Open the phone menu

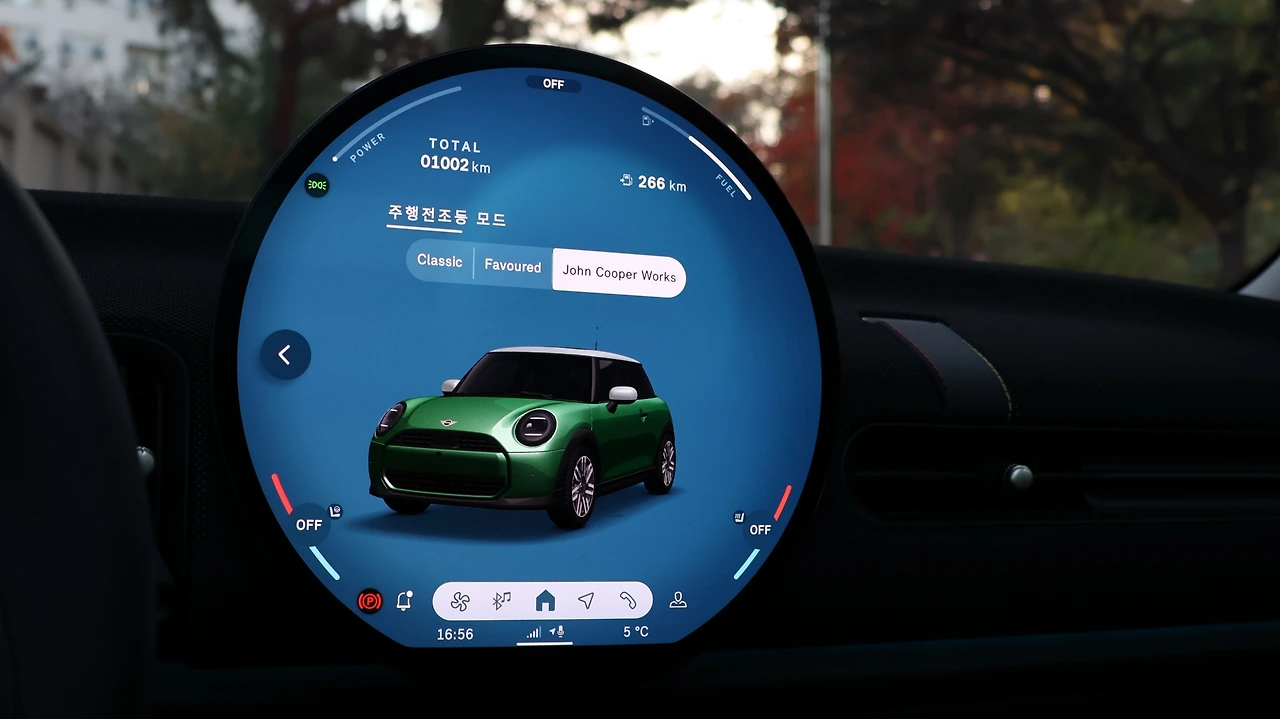pyautogui.click(x=628, y=601)
